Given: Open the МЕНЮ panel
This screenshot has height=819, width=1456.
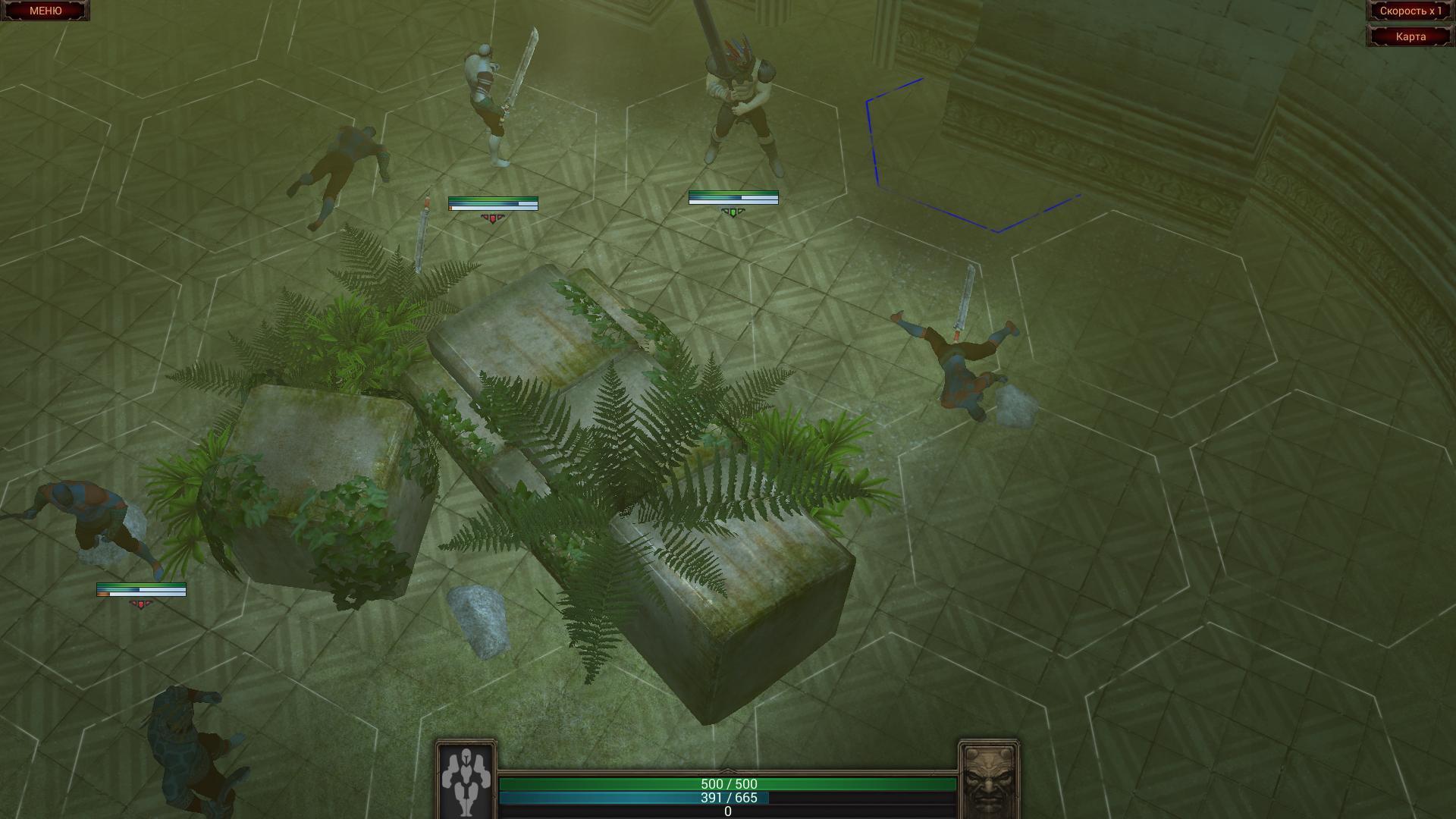Looking at the screenshot, I should [44, 11].
